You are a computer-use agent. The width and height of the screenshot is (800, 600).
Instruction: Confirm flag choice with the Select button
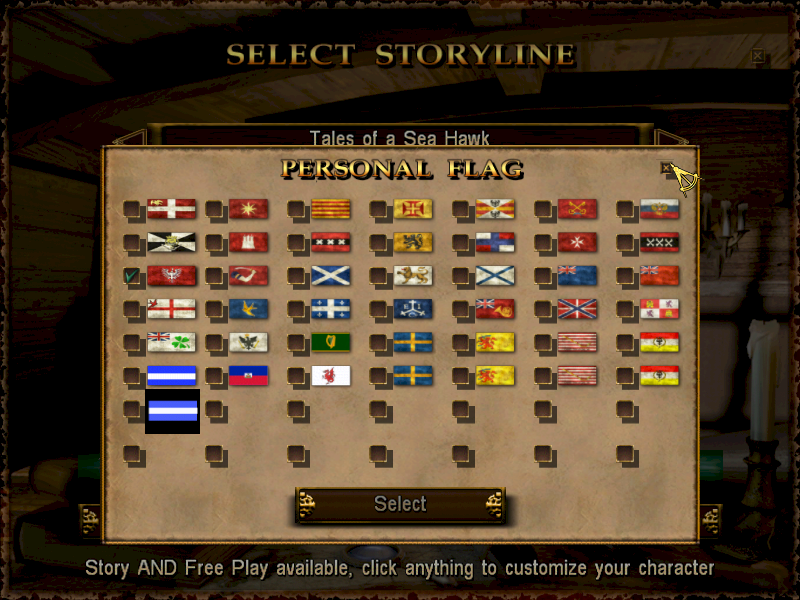400,504
